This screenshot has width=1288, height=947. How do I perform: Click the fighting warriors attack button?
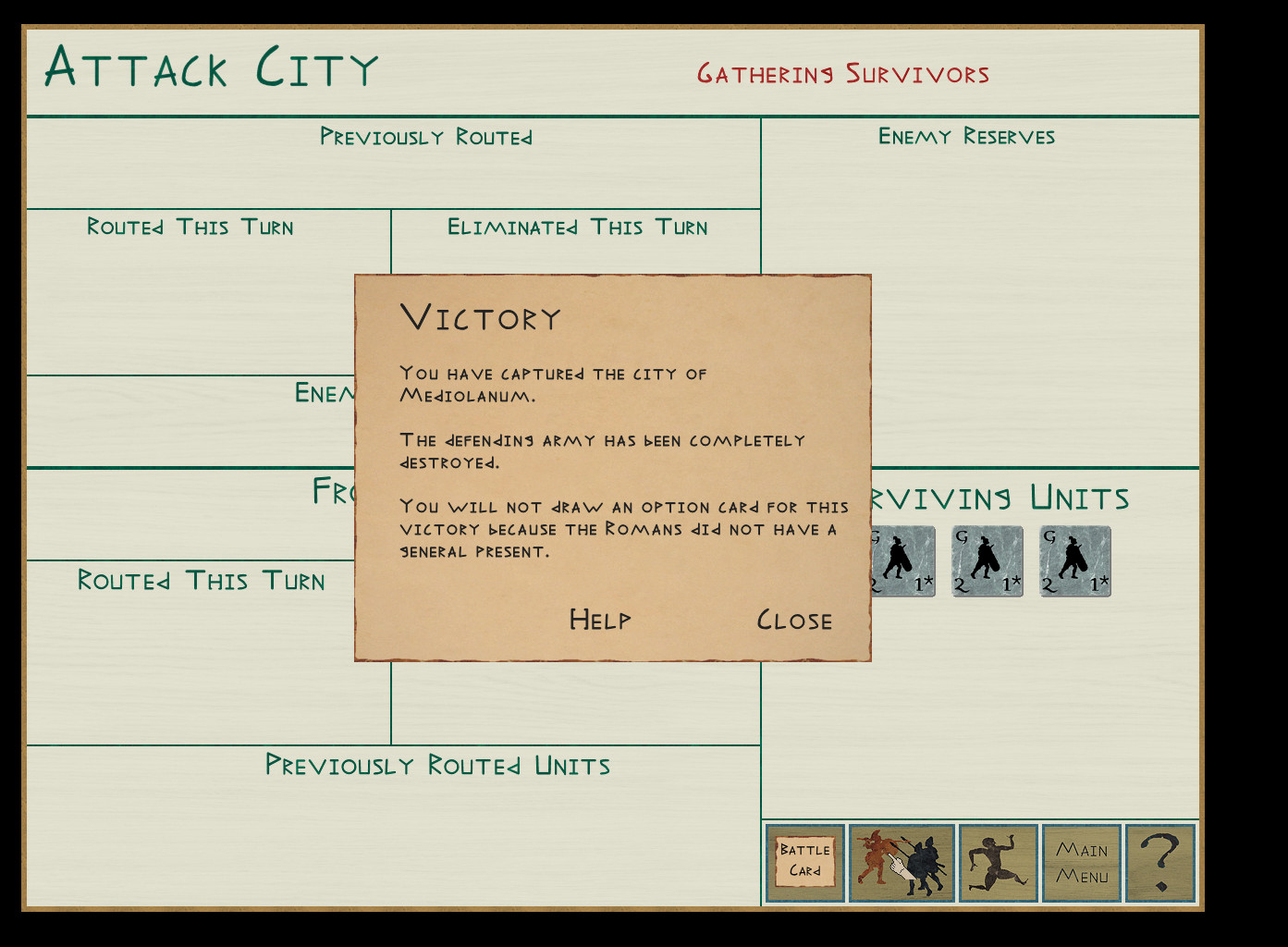(902, 863)
